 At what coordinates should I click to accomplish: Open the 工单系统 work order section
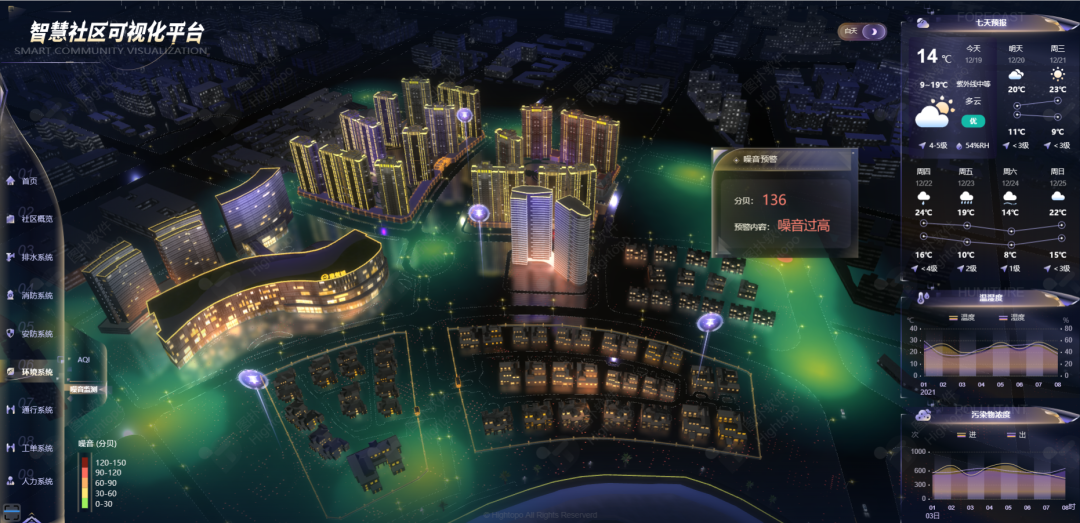coord(36,447)
